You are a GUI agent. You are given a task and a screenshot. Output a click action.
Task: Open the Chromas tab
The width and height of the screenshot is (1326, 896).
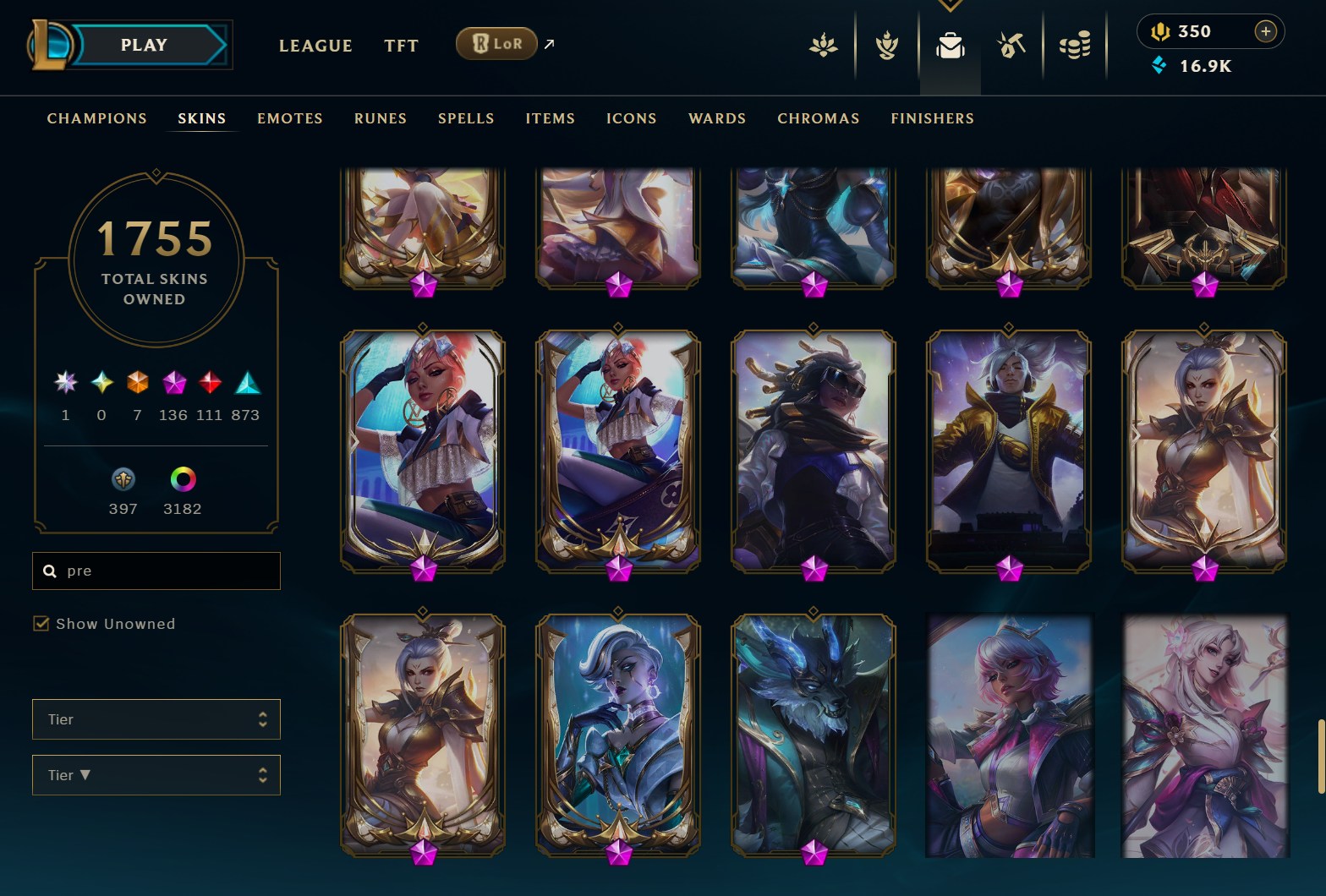[819, 118]
